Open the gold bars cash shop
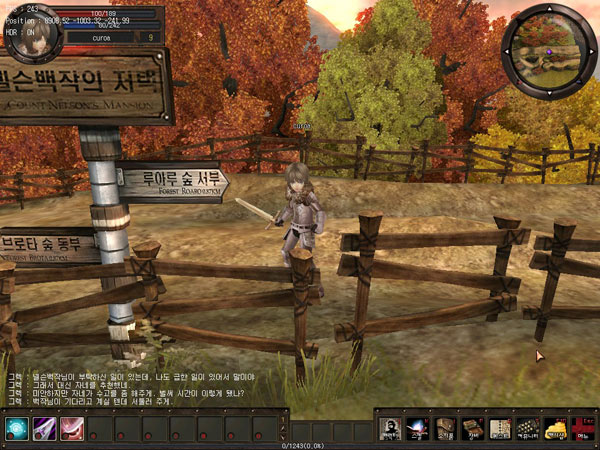The image size is (600, 450). [553, 429]
